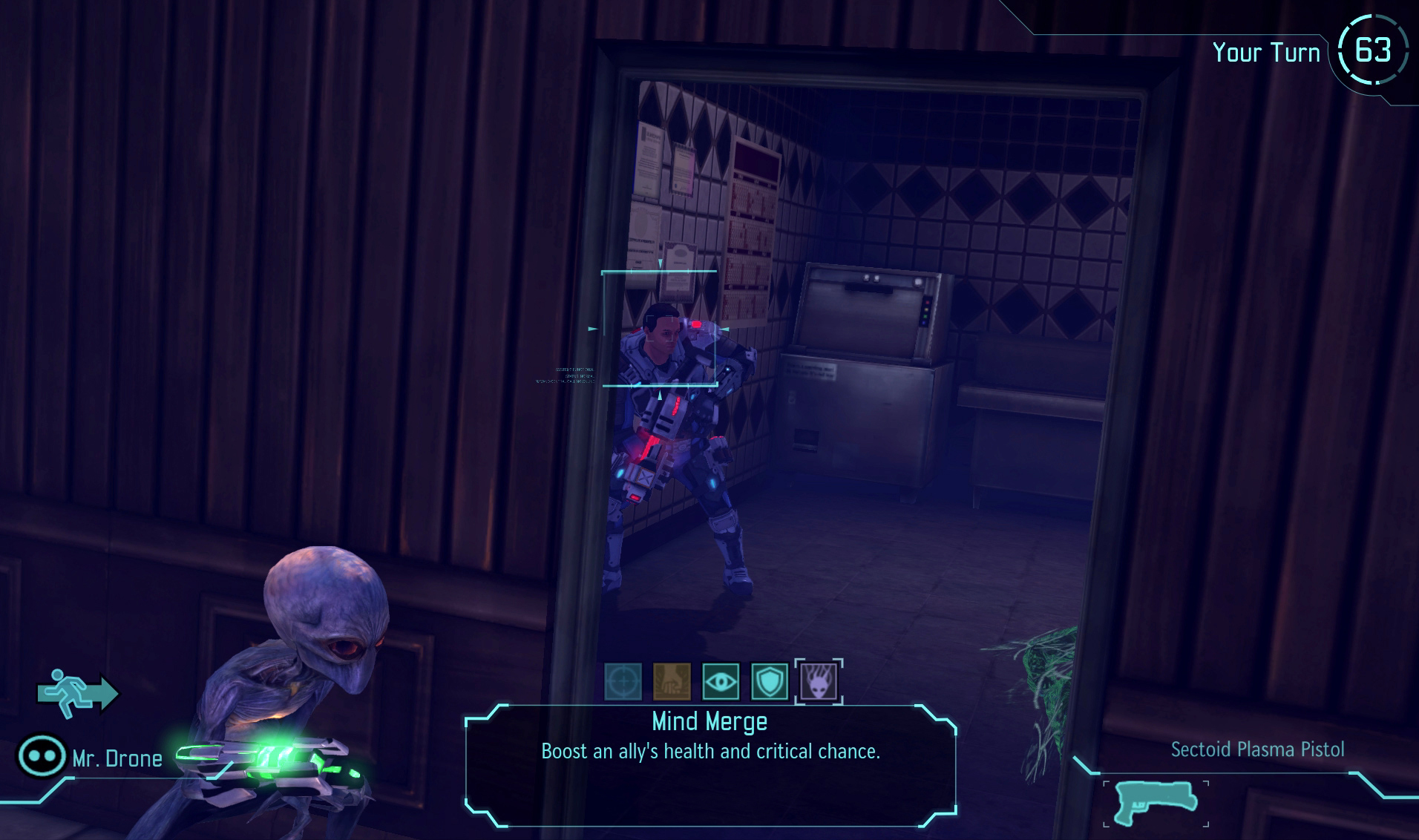1419x840 pixels.
Task: Choose the orange clenched-fist ability icon
Action: [672, 681]
